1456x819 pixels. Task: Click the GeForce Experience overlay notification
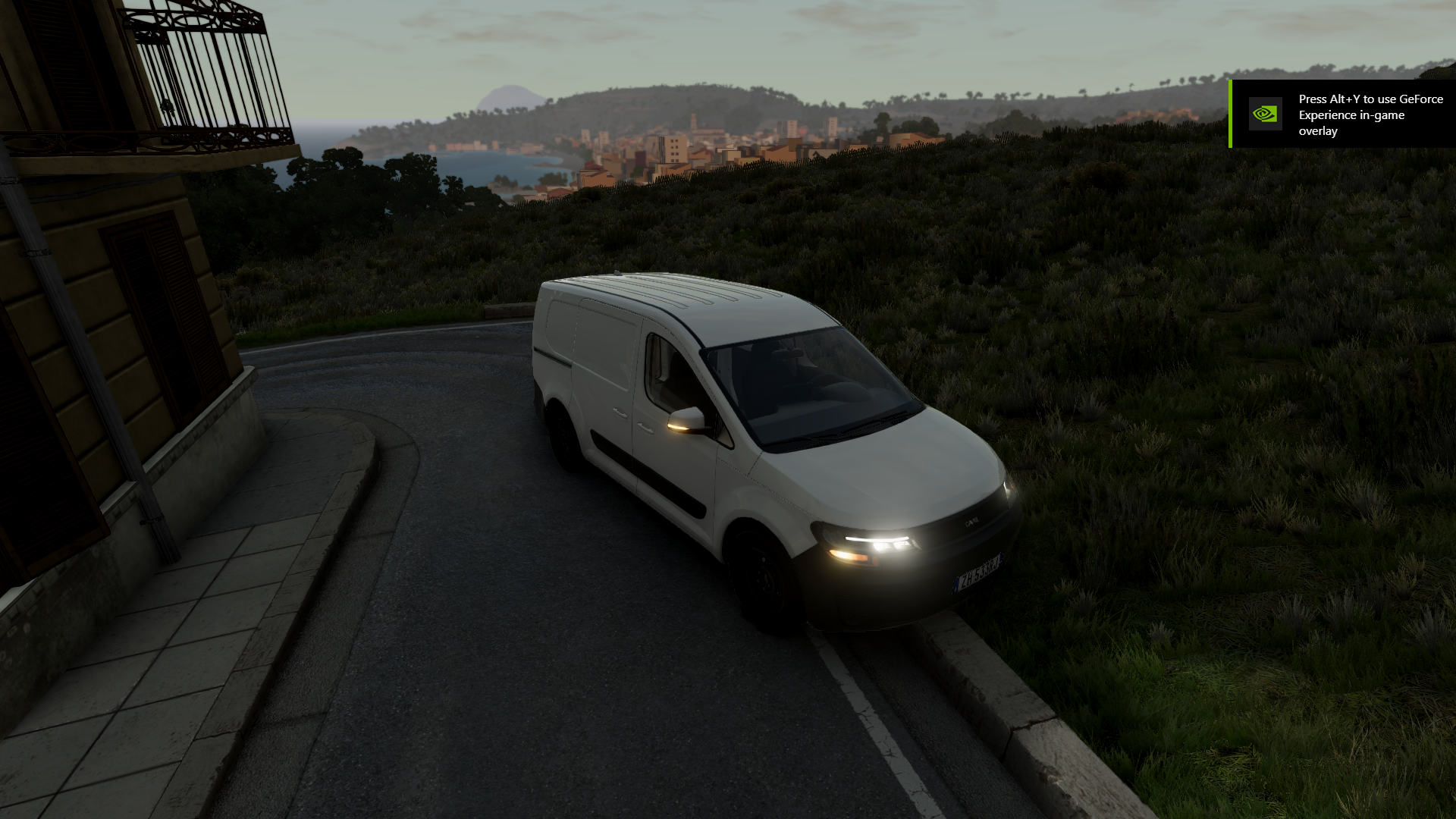point(1342,115)
